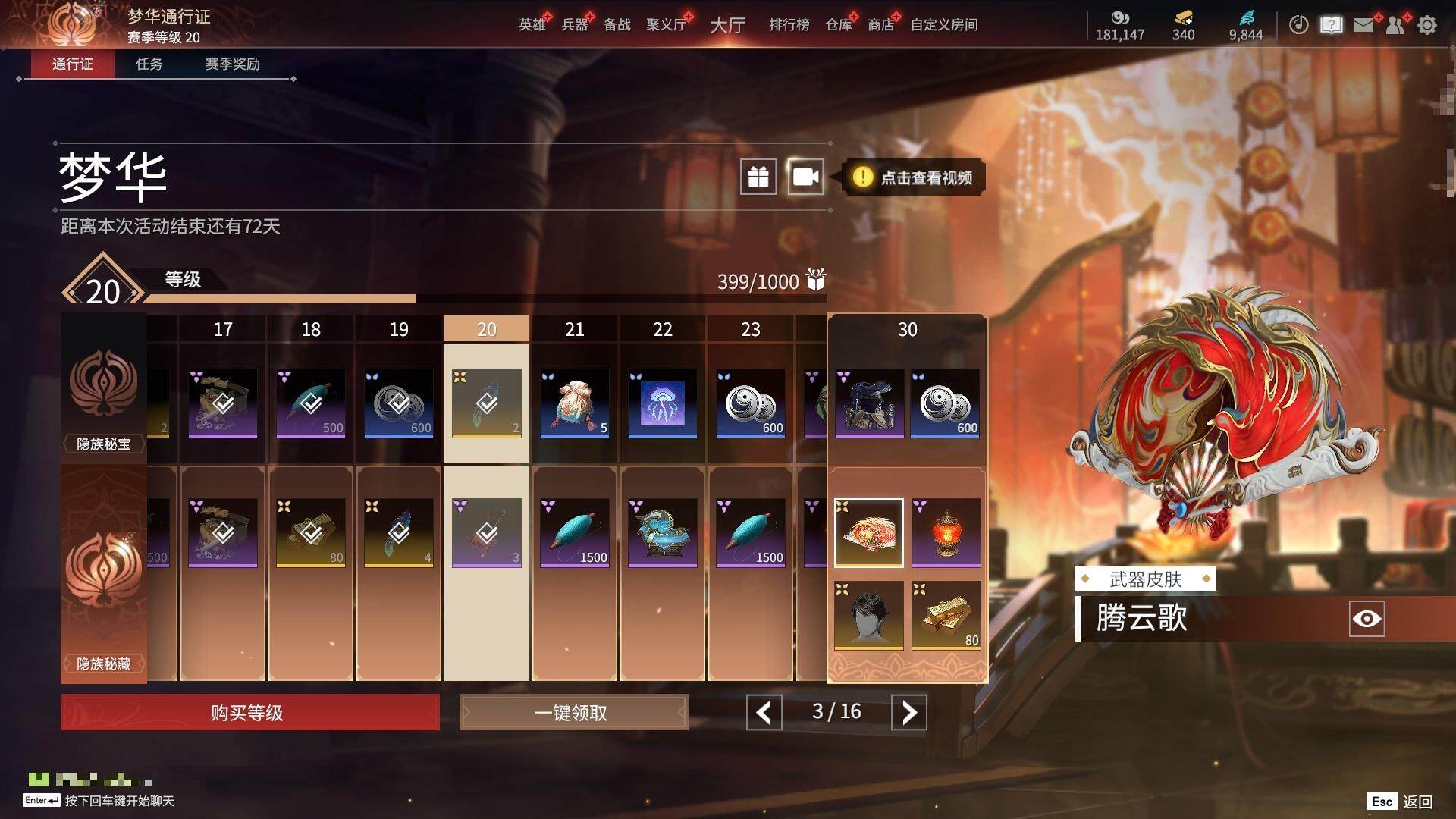
Task: Open the mail envelope icon
Action: point(1363,25)
